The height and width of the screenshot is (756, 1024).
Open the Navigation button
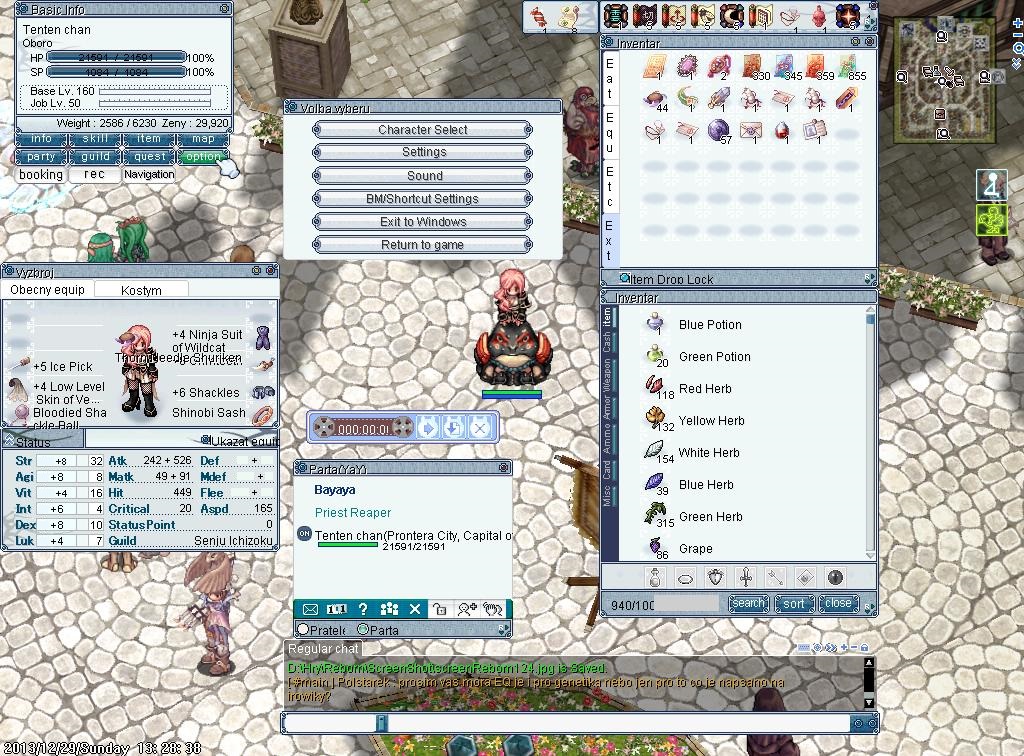point(149,175)
